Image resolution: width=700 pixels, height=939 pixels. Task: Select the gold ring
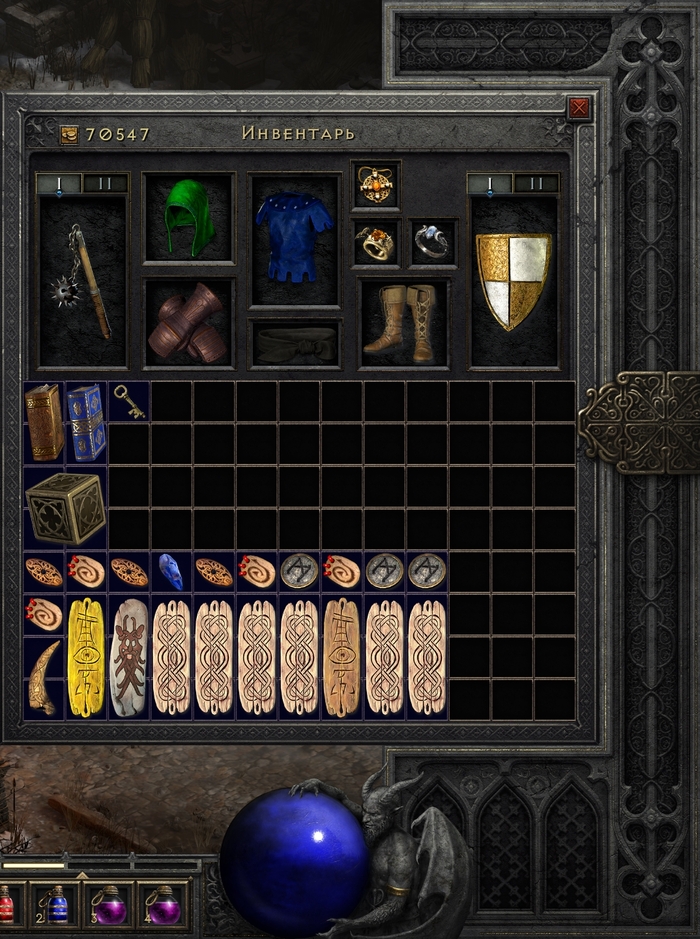point(375,242)
